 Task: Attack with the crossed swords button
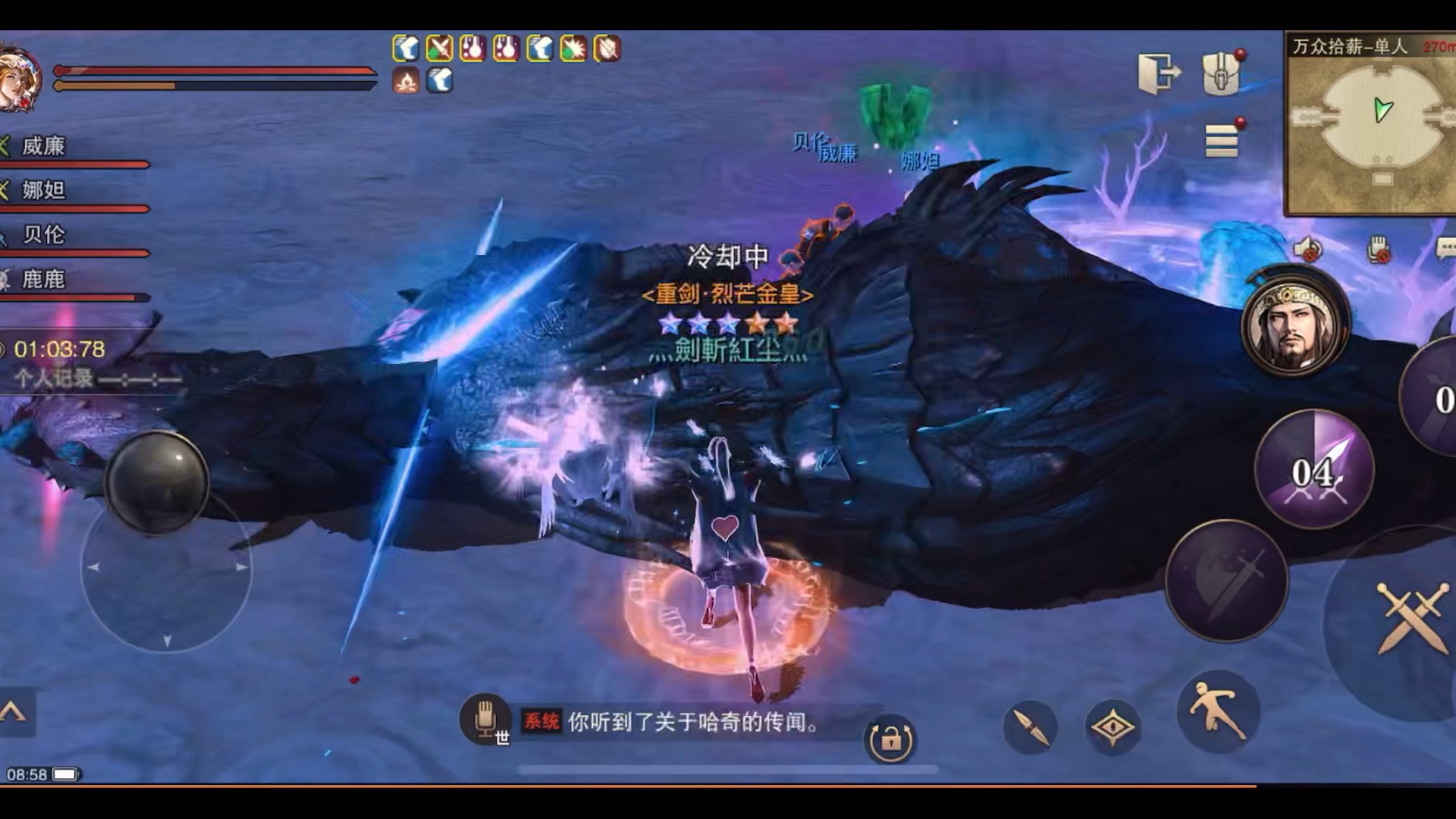click(x=1410, y=618)
